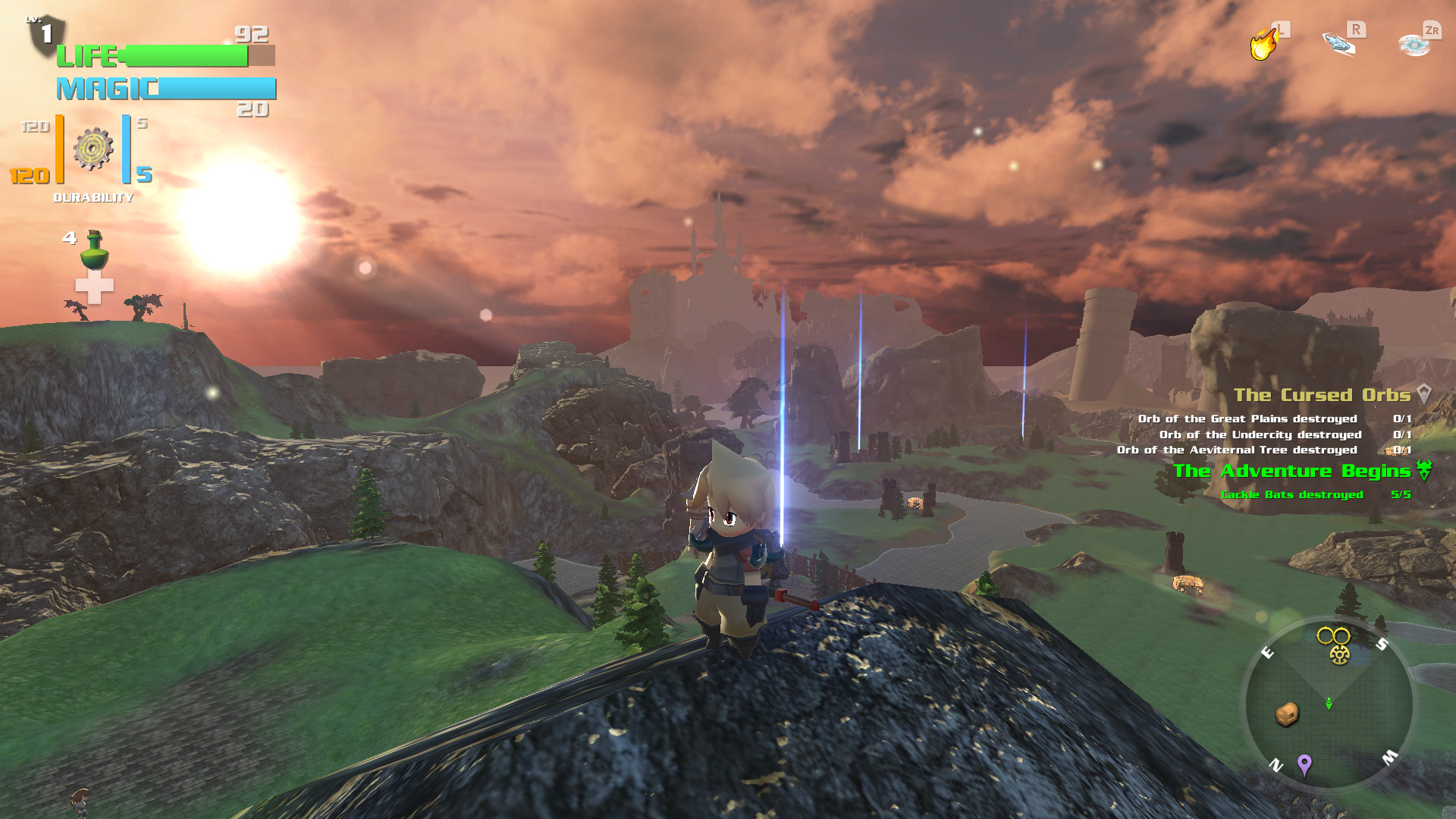The image size is (1456, 819).
Task: Click the demon skull beside The Adventure Begins
Action: point(1424,469)
